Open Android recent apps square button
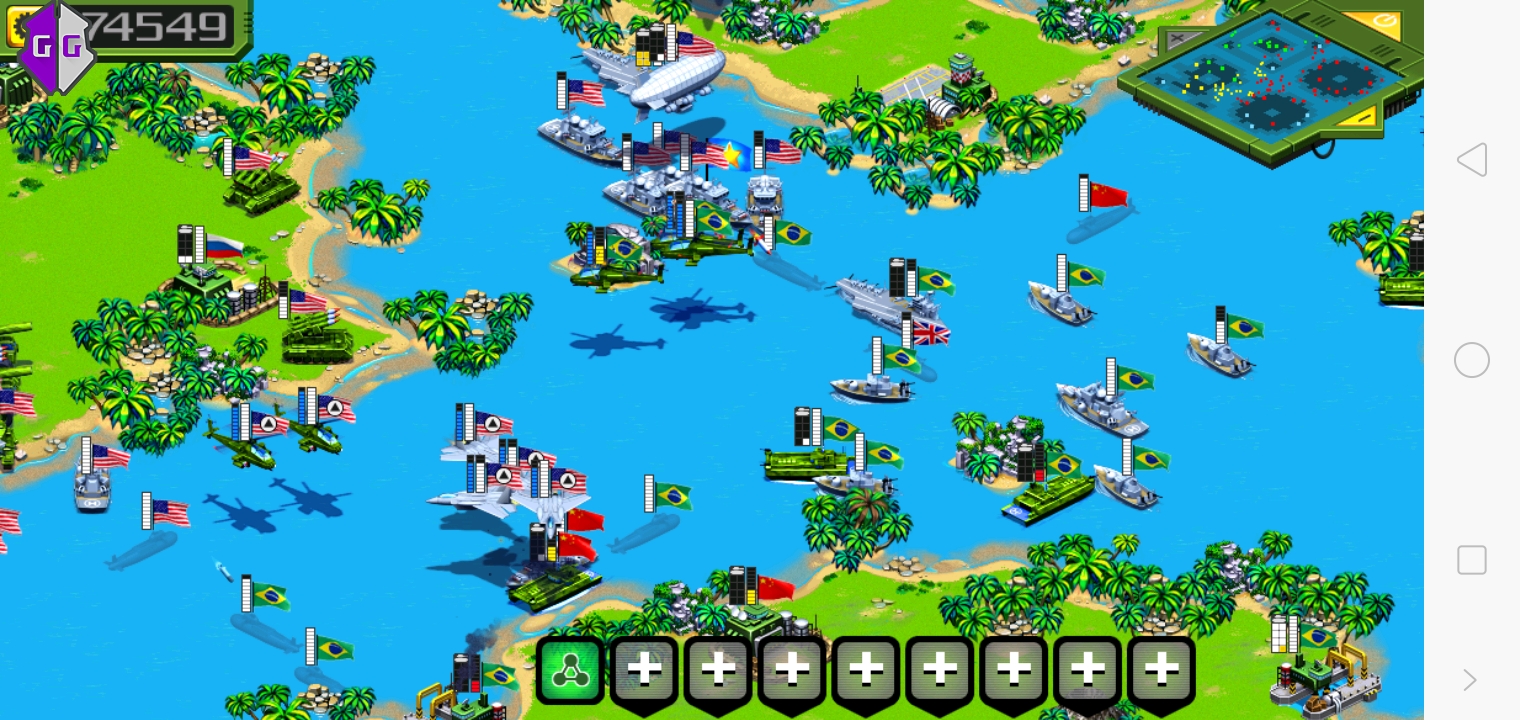 pyautogui.click(x=1471, y=560)
